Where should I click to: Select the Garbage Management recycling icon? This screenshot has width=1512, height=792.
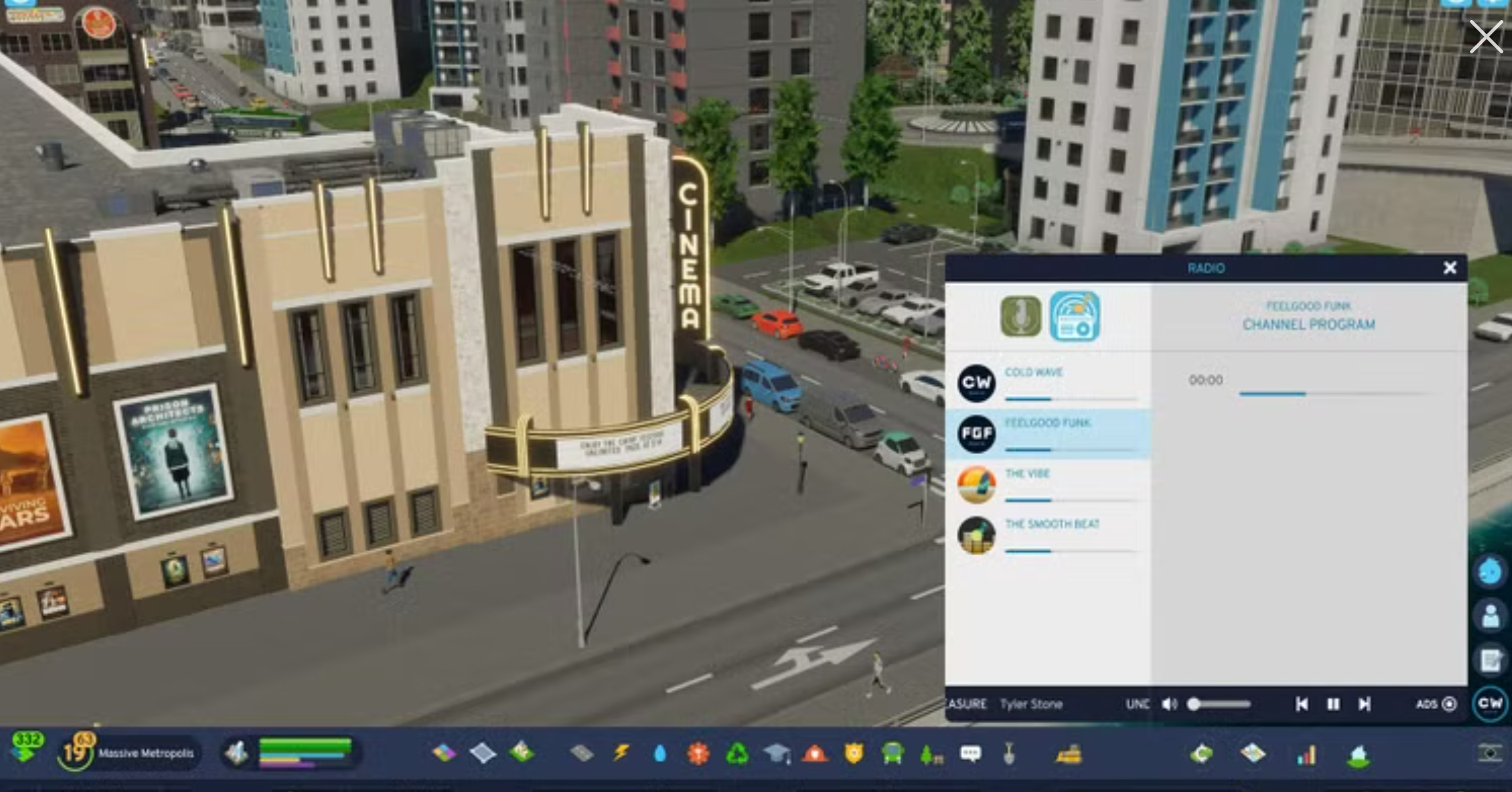(739, 753)
